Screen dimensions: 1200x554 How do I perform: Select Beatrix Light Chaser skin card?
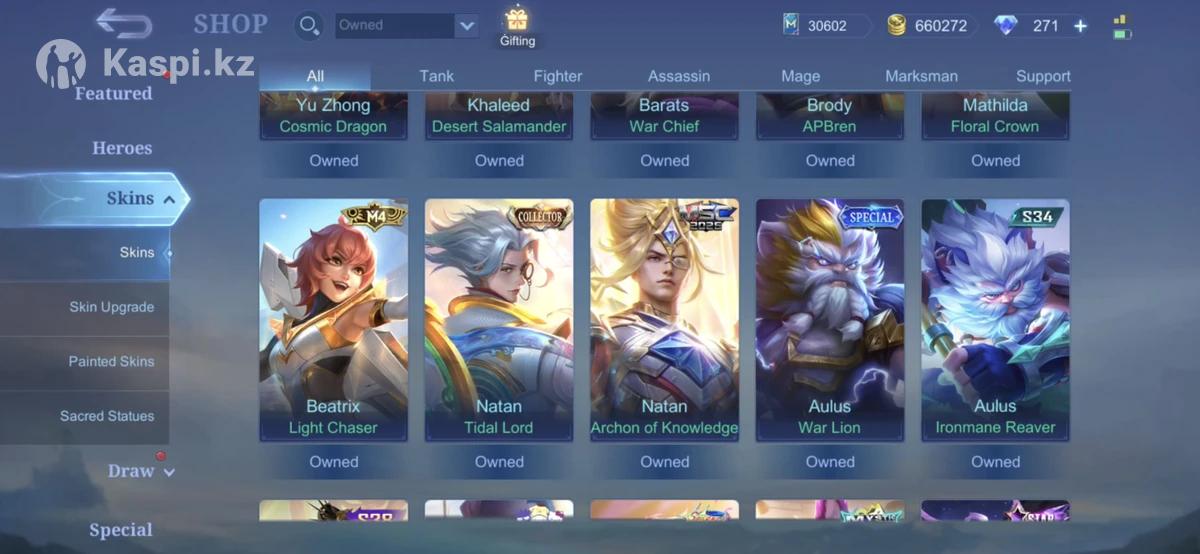tap(333, 320)
